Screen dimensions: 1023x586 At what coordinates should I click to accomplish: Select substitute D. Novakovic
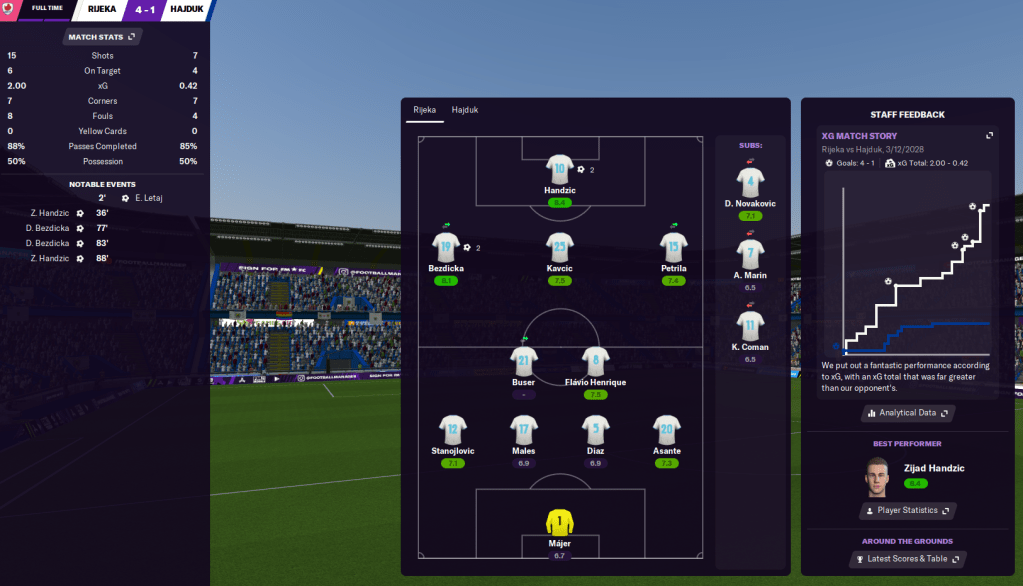750,182
